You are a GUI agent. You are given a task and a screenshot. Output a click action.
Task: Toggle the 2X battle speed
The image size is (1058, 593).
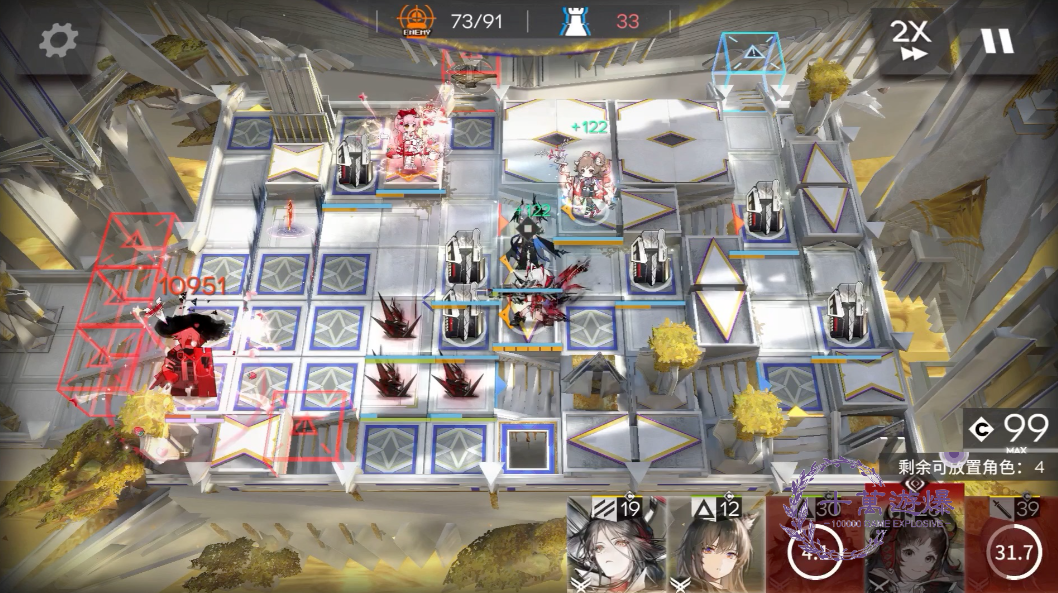pos(910,41)
